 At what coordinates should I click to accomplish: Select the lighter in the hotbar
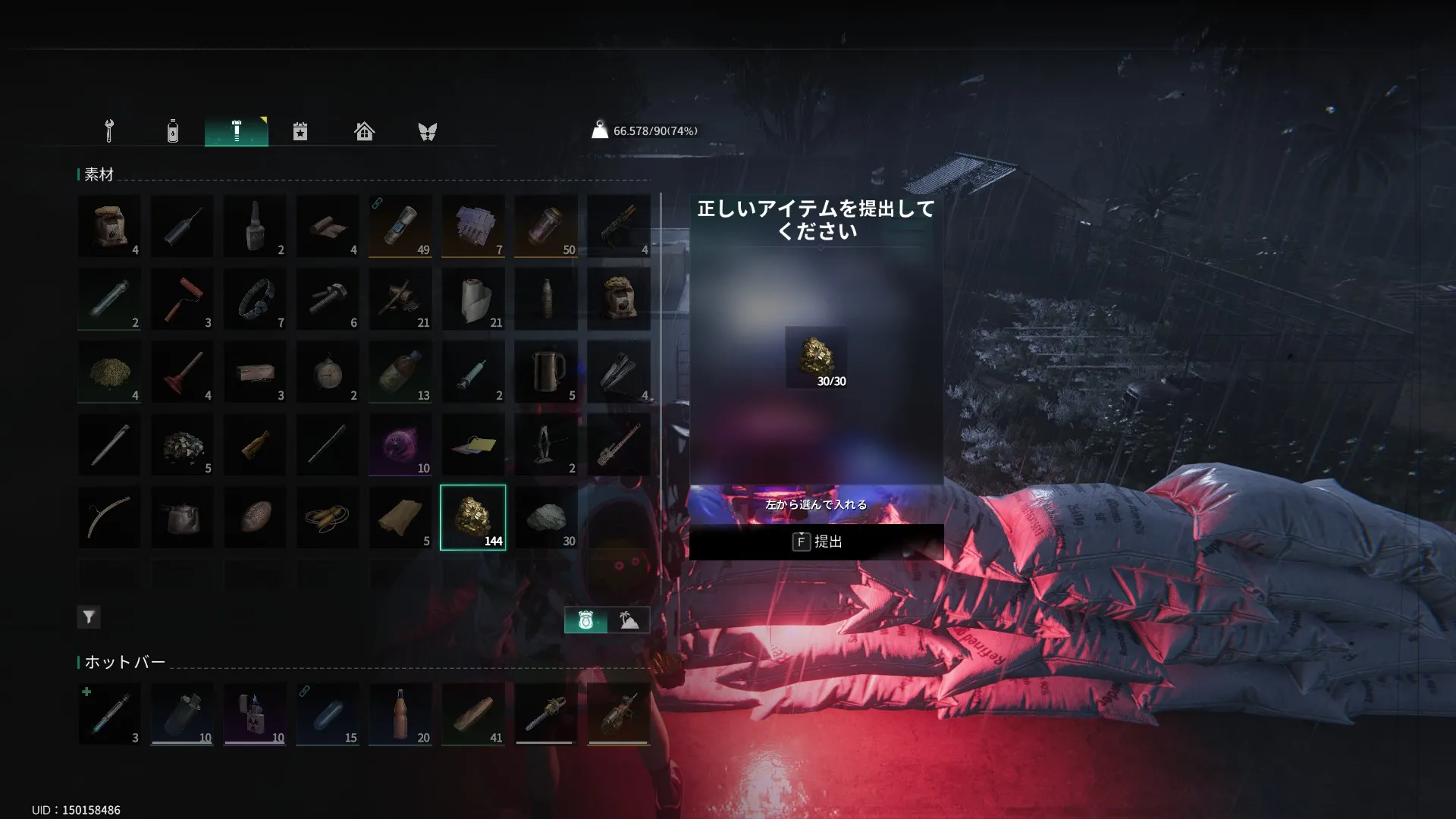[255, 714]
